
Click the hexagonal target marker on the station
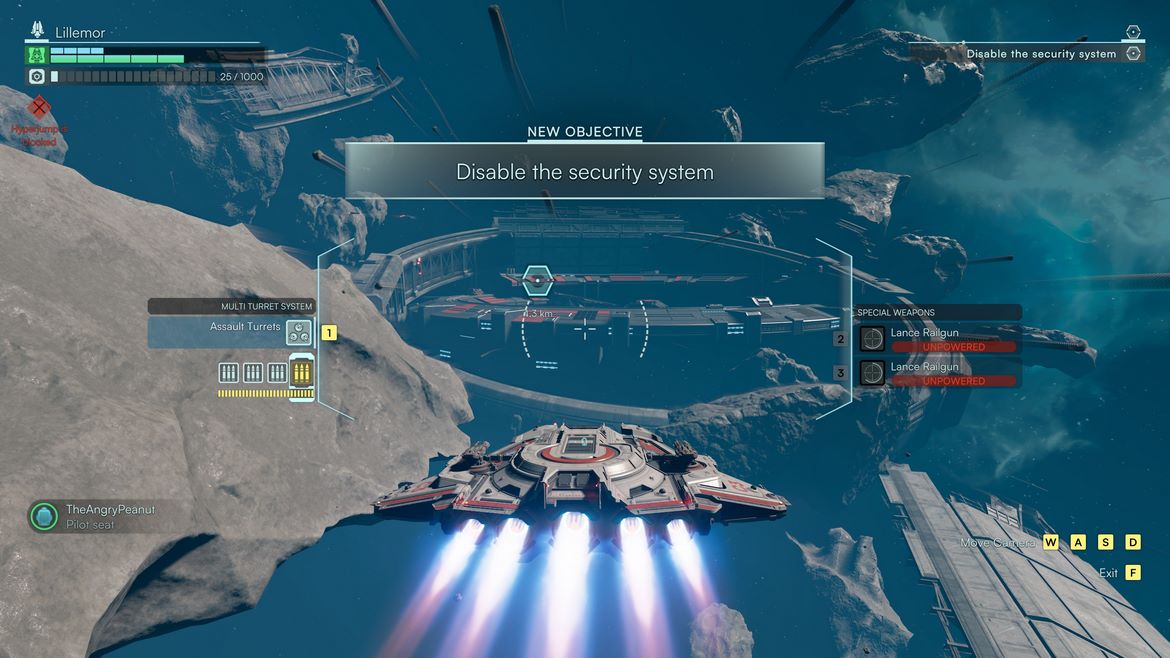pyautogui.click(x=537, y=281)
